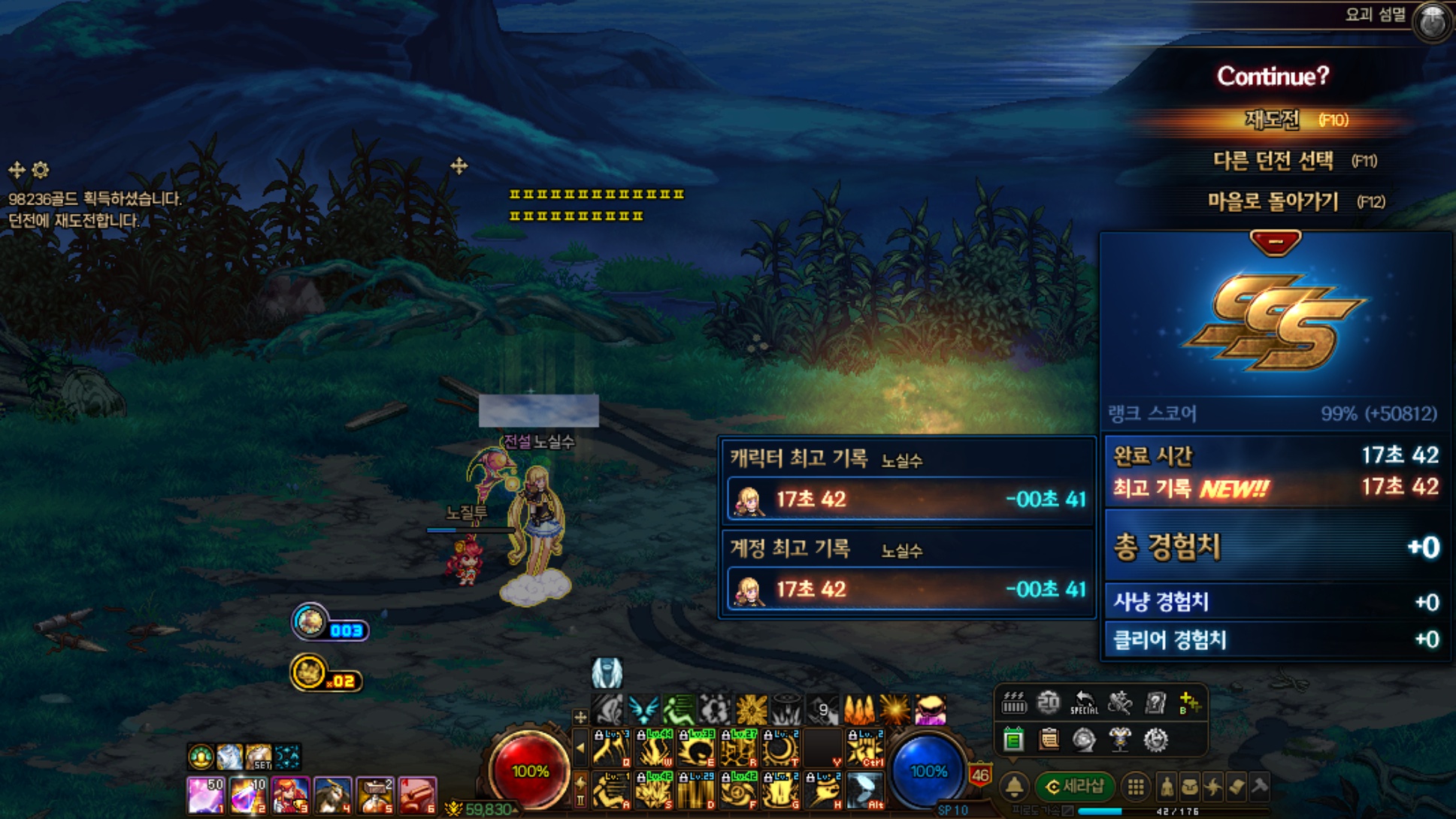Open the notification bell
The image size is (1456, 819).
pyautogui.click(x=1014, y=787)
